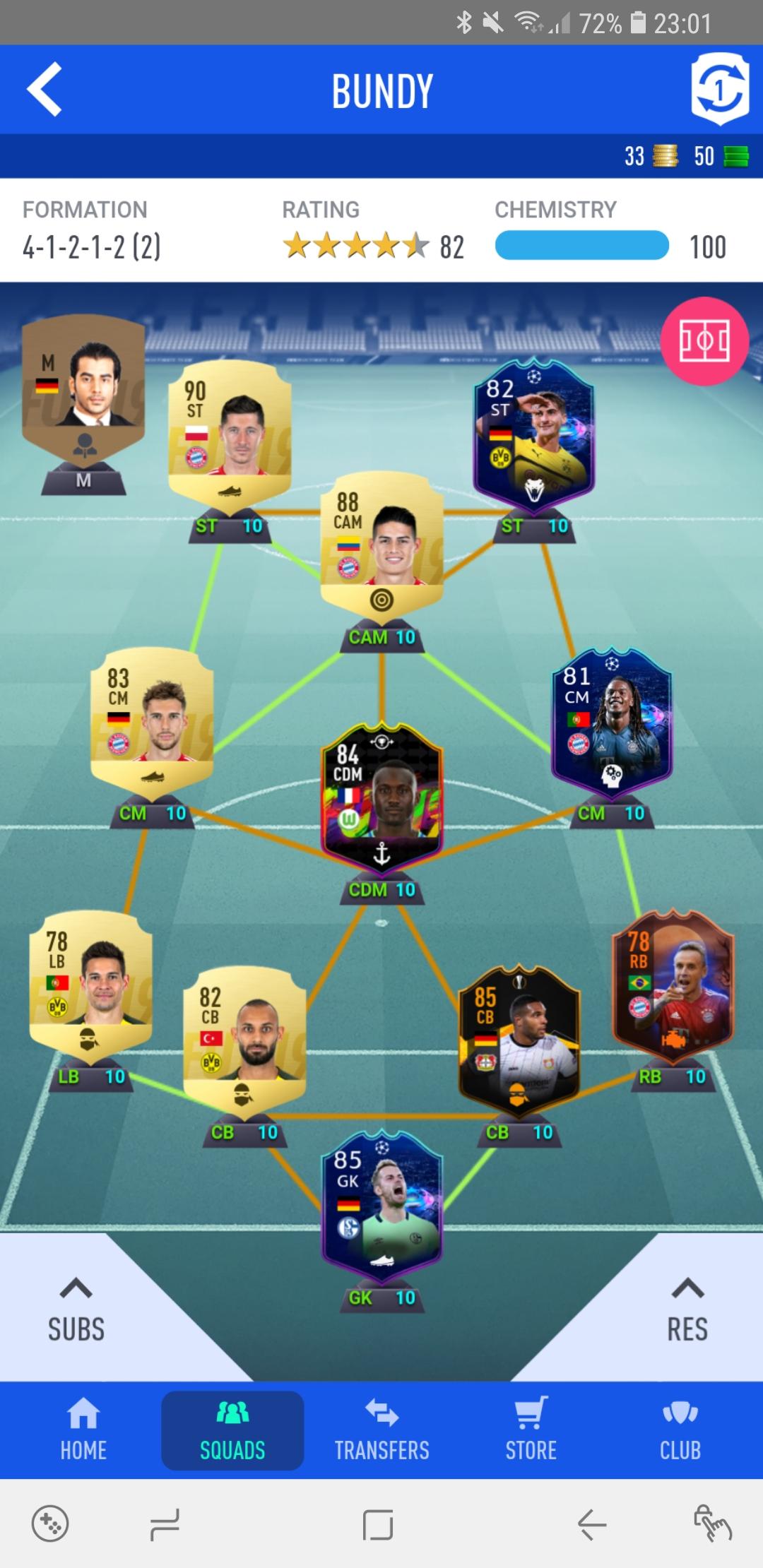763x1568 pixels.
Task: Expand the RES reserves panel
Action: click(687, 1310)
